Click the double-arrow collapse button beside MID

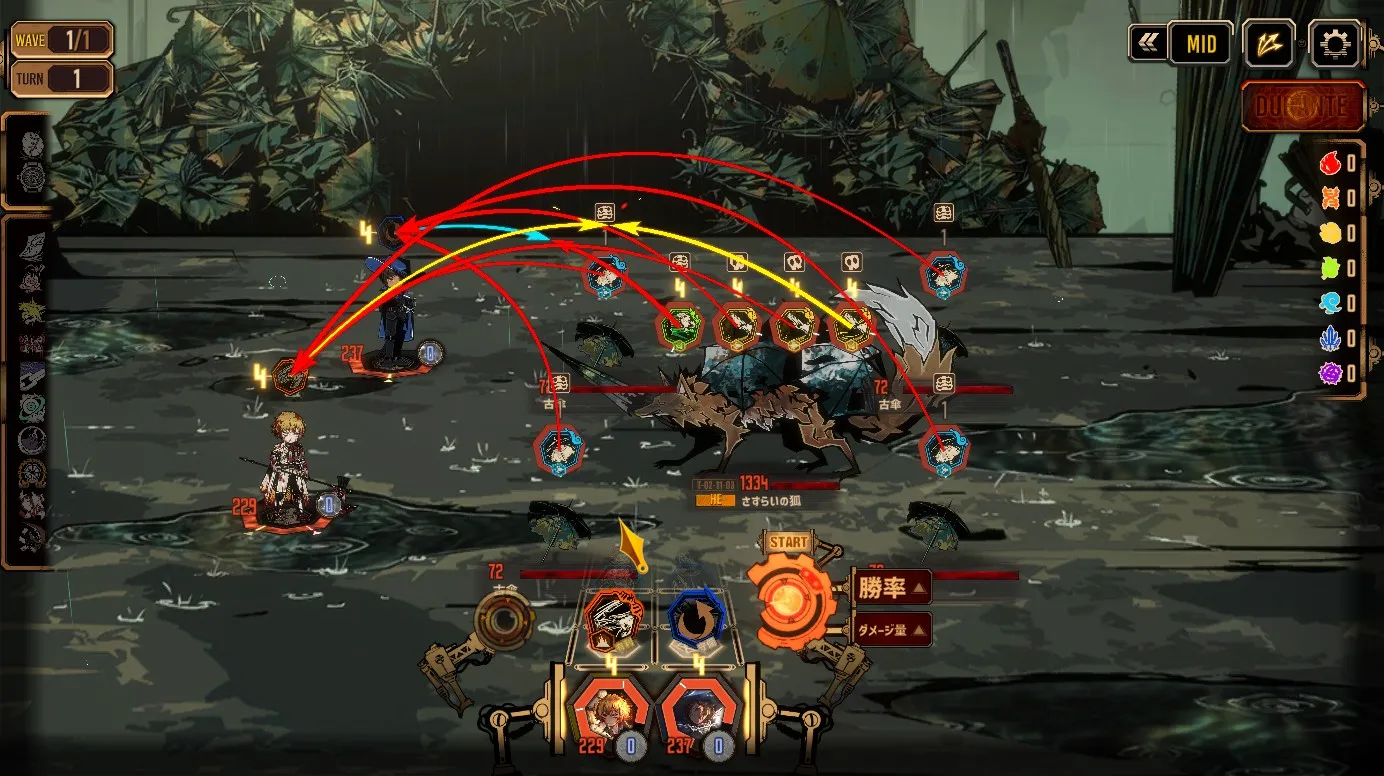(1146, 44)
